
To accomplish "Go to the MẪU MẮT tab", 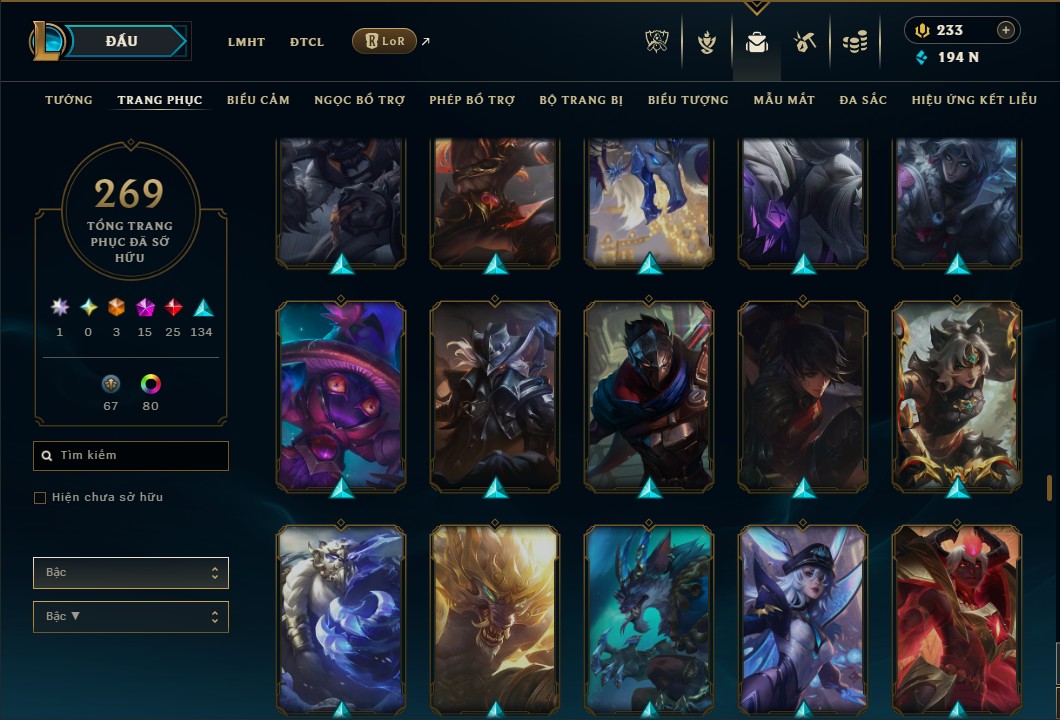I will tap(784, 100).
